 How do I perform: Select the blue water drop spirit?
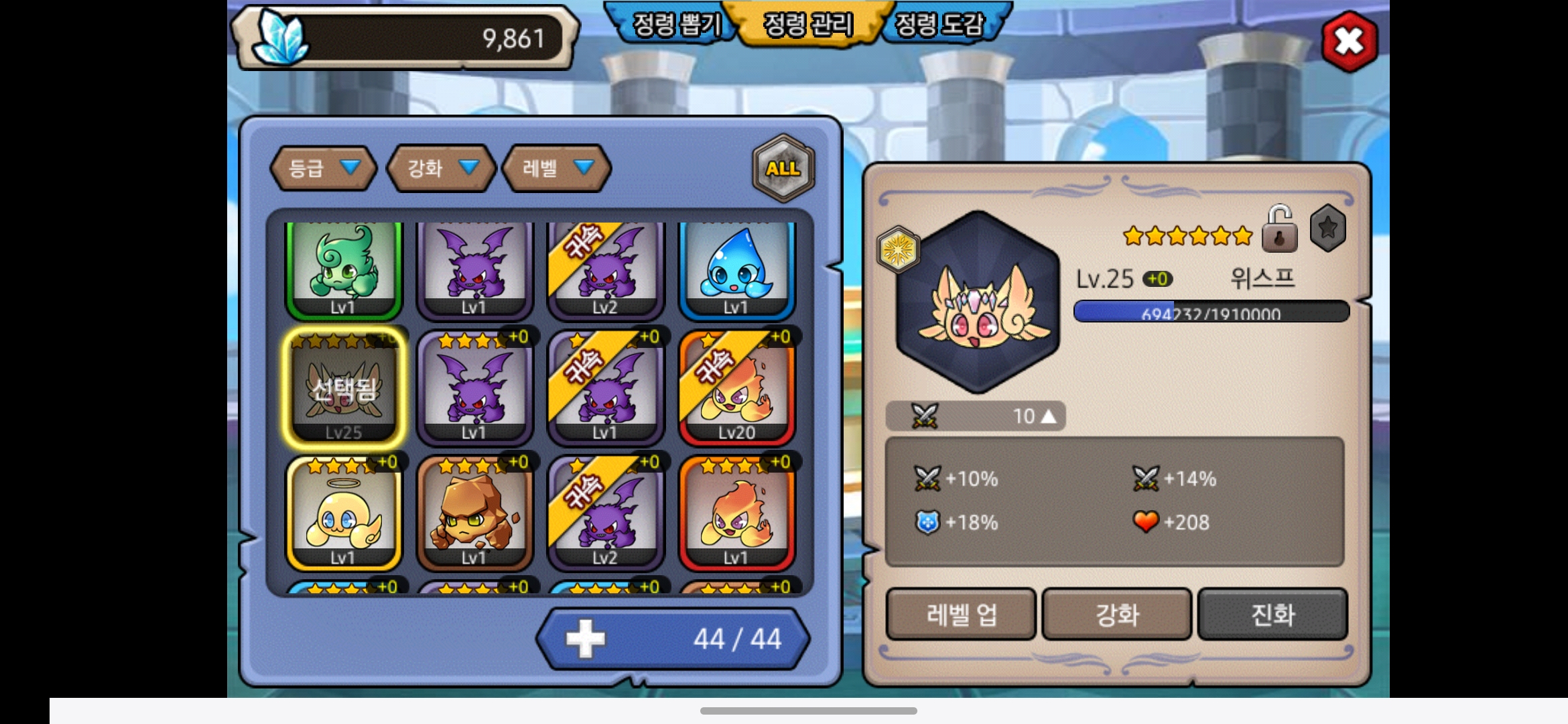click(x=736, y=269)
